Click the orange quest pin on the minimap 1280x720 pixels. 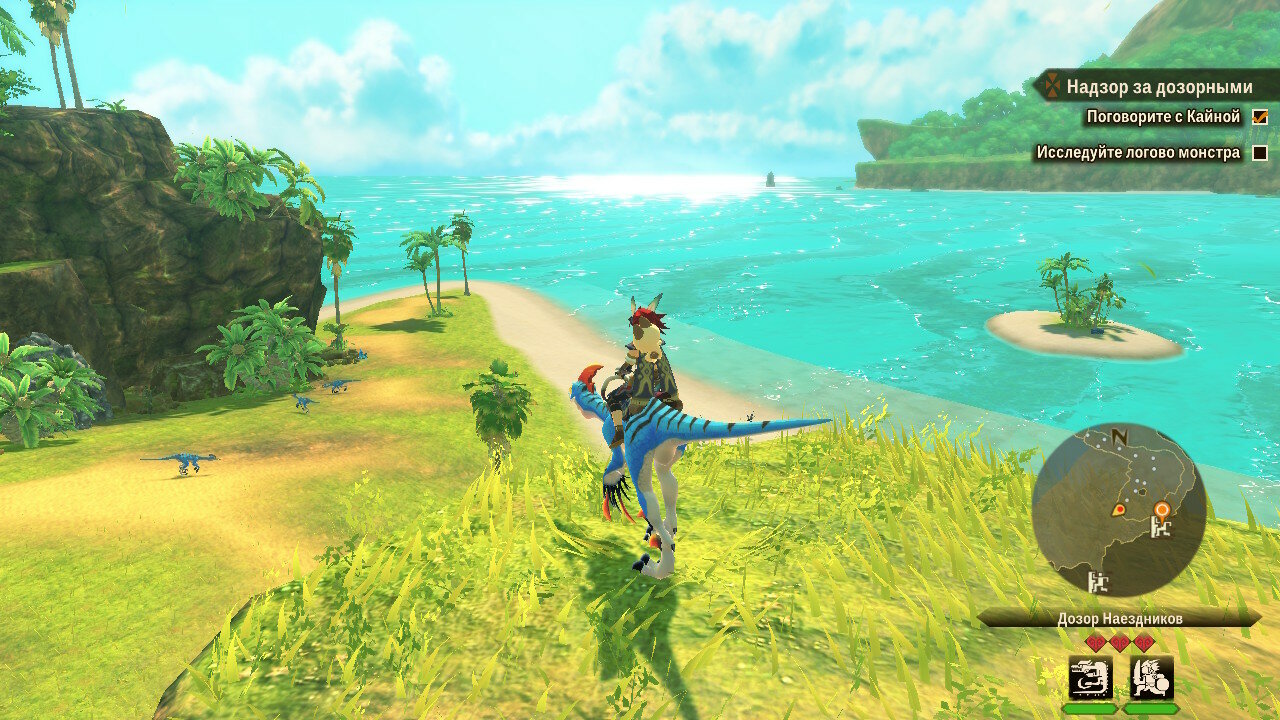point(1161,509)
